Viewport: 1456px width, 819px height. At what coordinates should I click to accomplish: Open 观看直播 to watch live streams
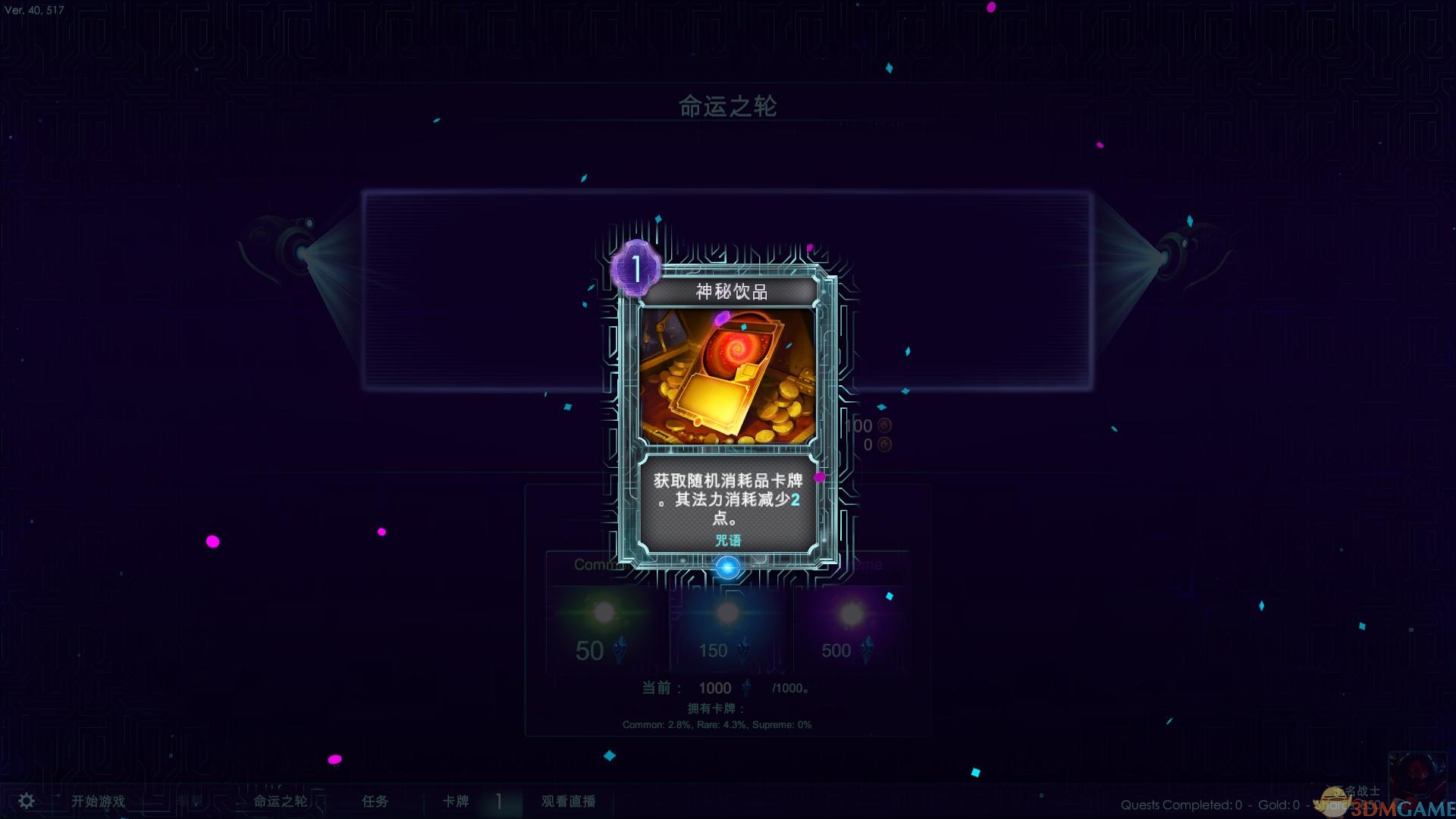pos(567,801)
